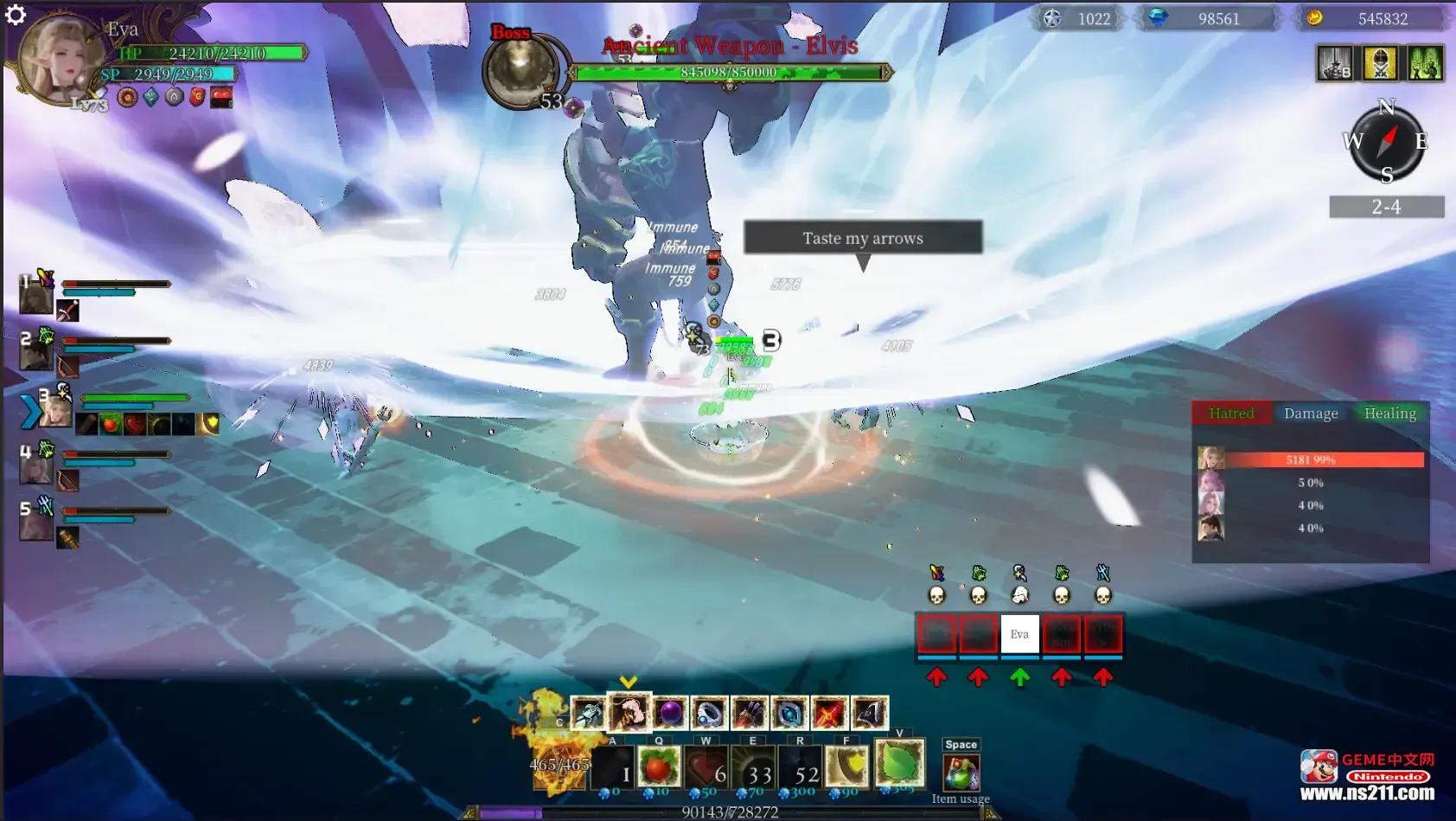Select the purple orb equipment slot
1456x821 pixels.
669,714
